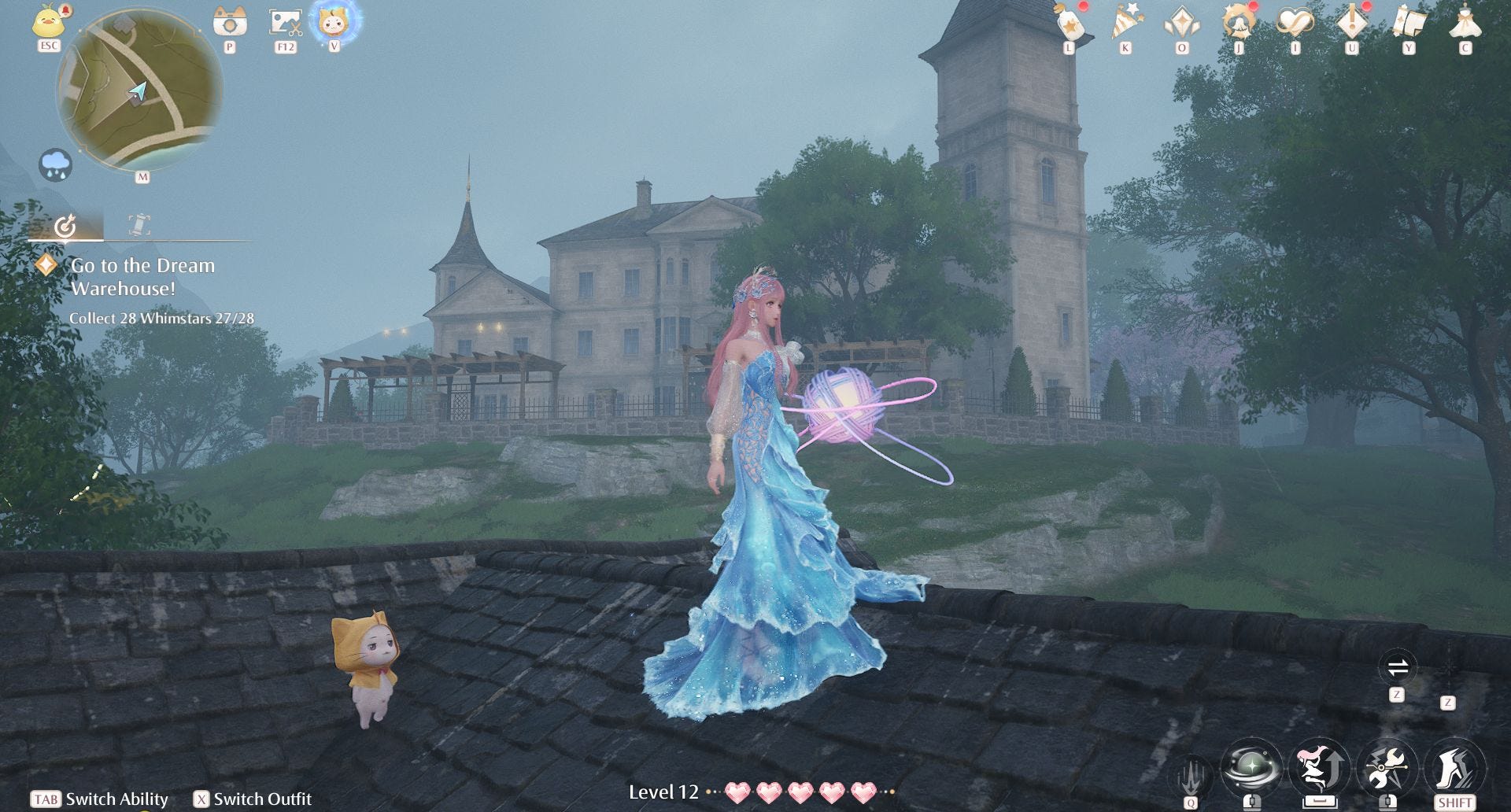The height and width of the screenshot is (812, 1511).
Task: Open the cat-ear camera photo mode
Action: (230, 22)
